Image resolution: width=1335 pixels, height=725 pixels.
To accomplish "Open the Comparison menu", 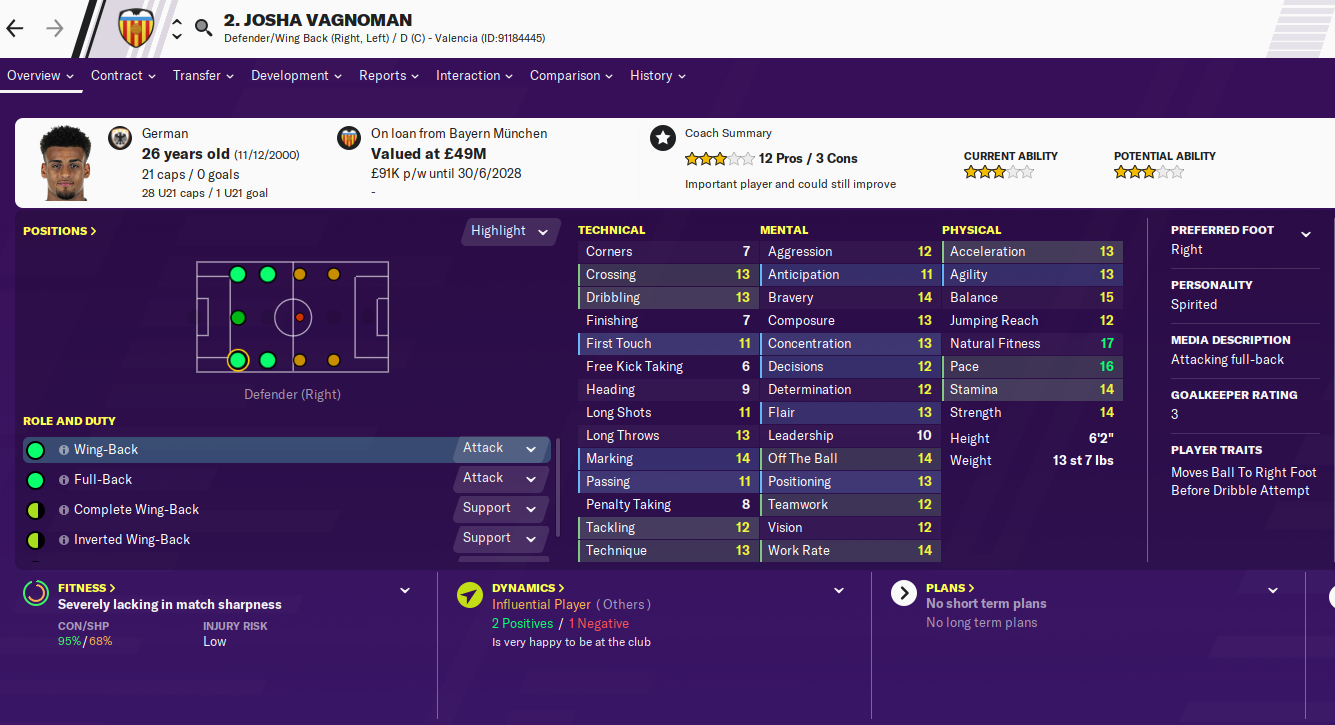I will pos(571,76).
